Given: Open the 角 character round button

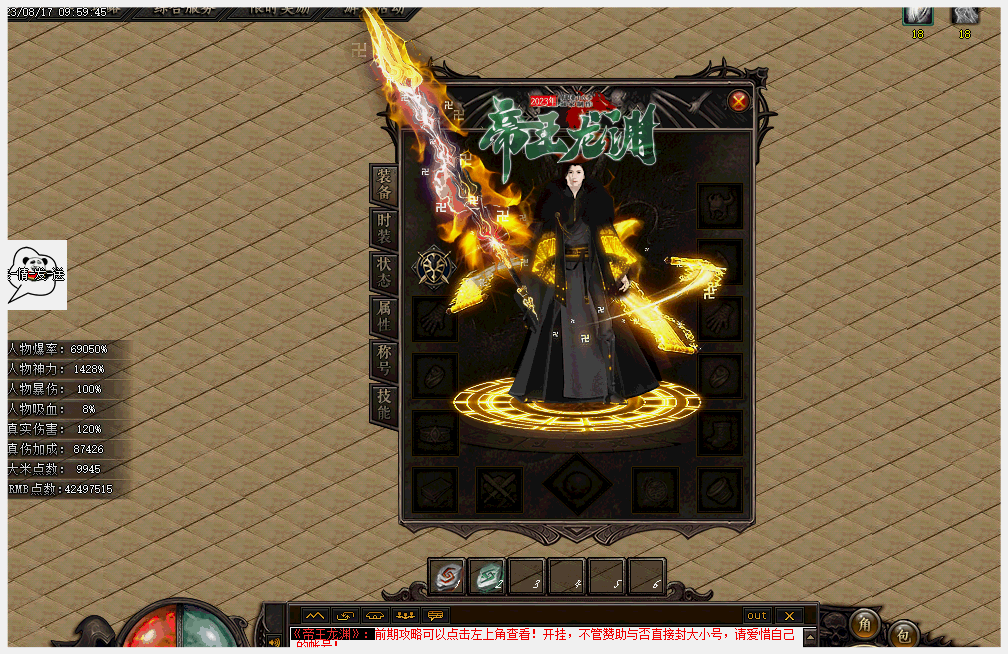Looking at the screenshot, I should click(x=865, y=624).
